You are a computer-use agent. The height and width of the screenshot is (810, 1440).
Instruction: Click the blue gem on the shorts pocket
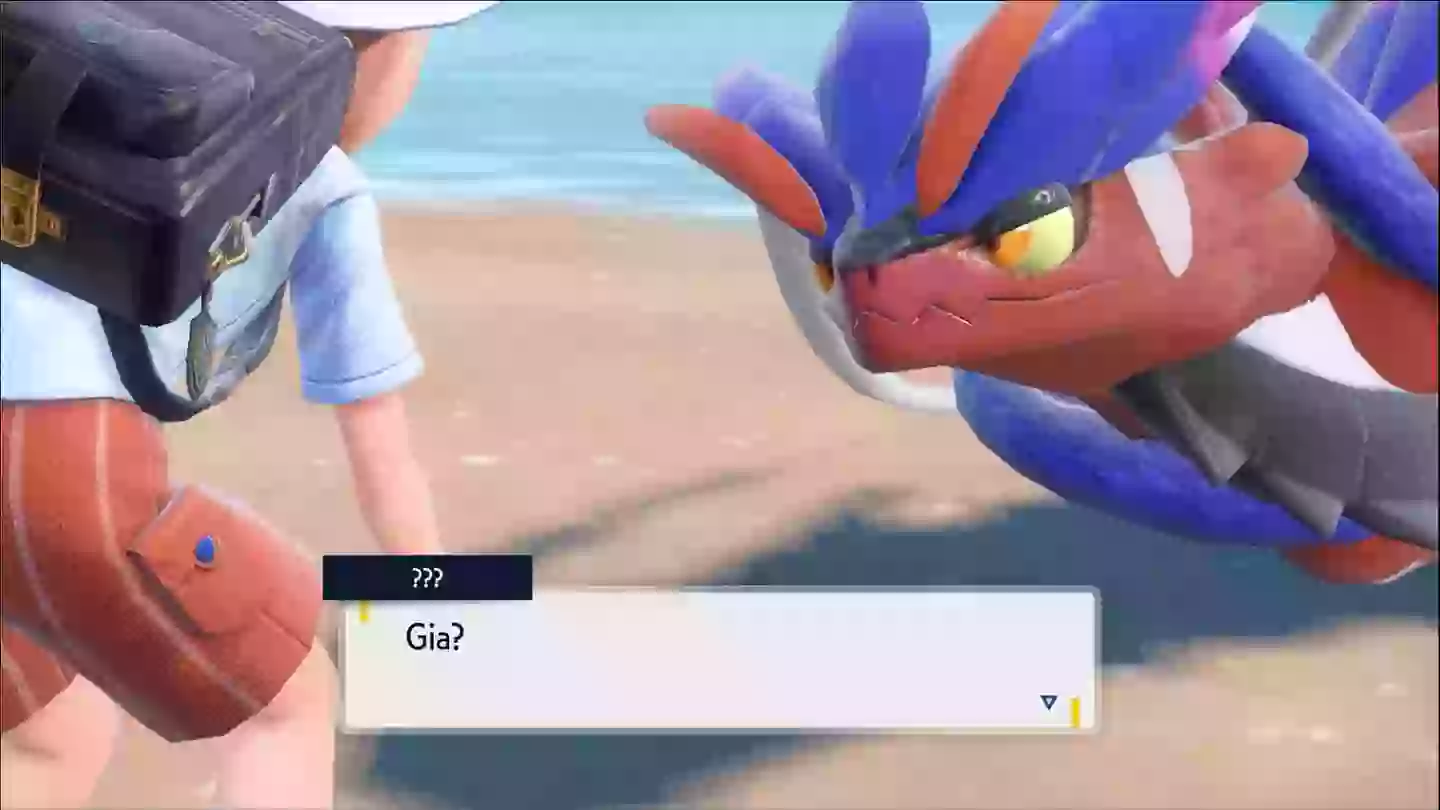pyautogui.click(x=204, y=548)
